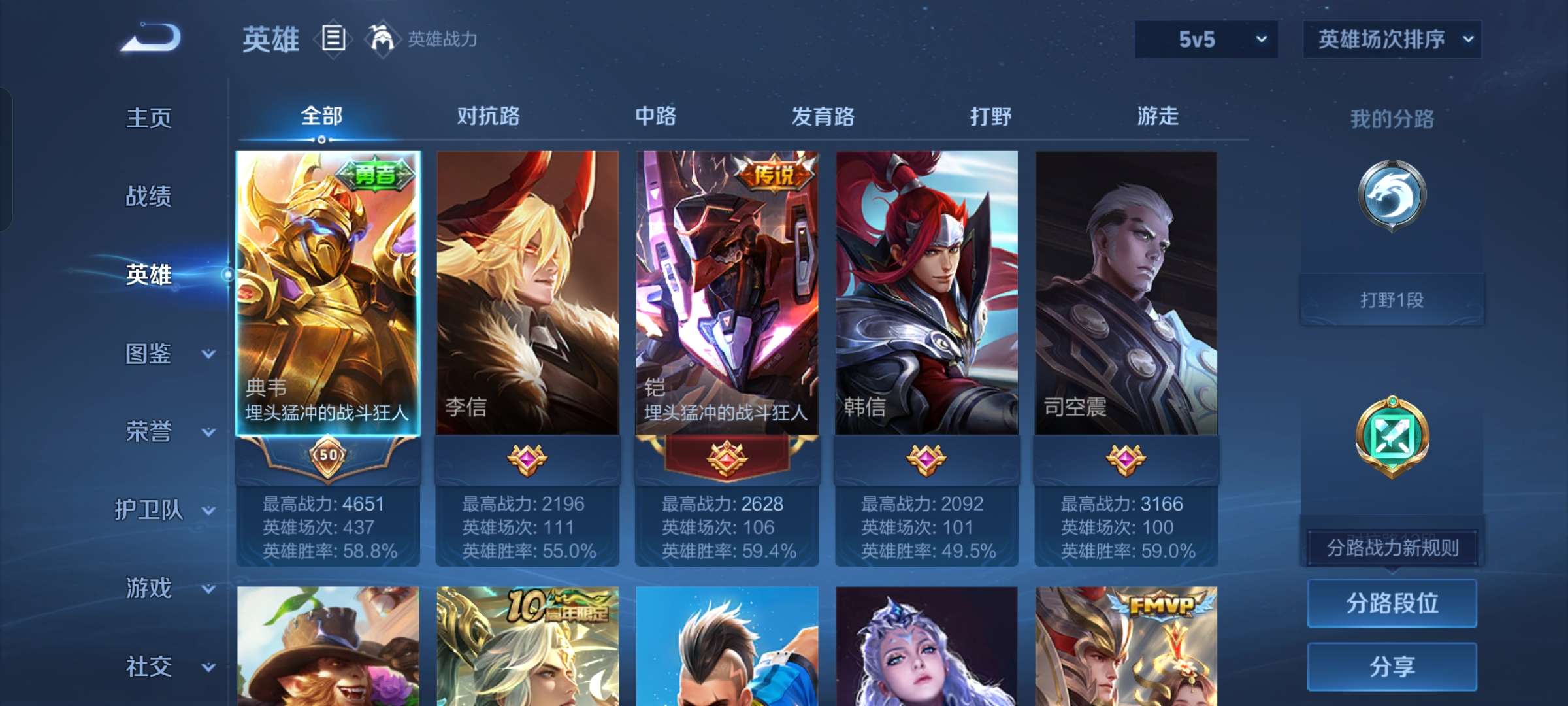Click the 分享 share button

click(x=1392, y=667)
